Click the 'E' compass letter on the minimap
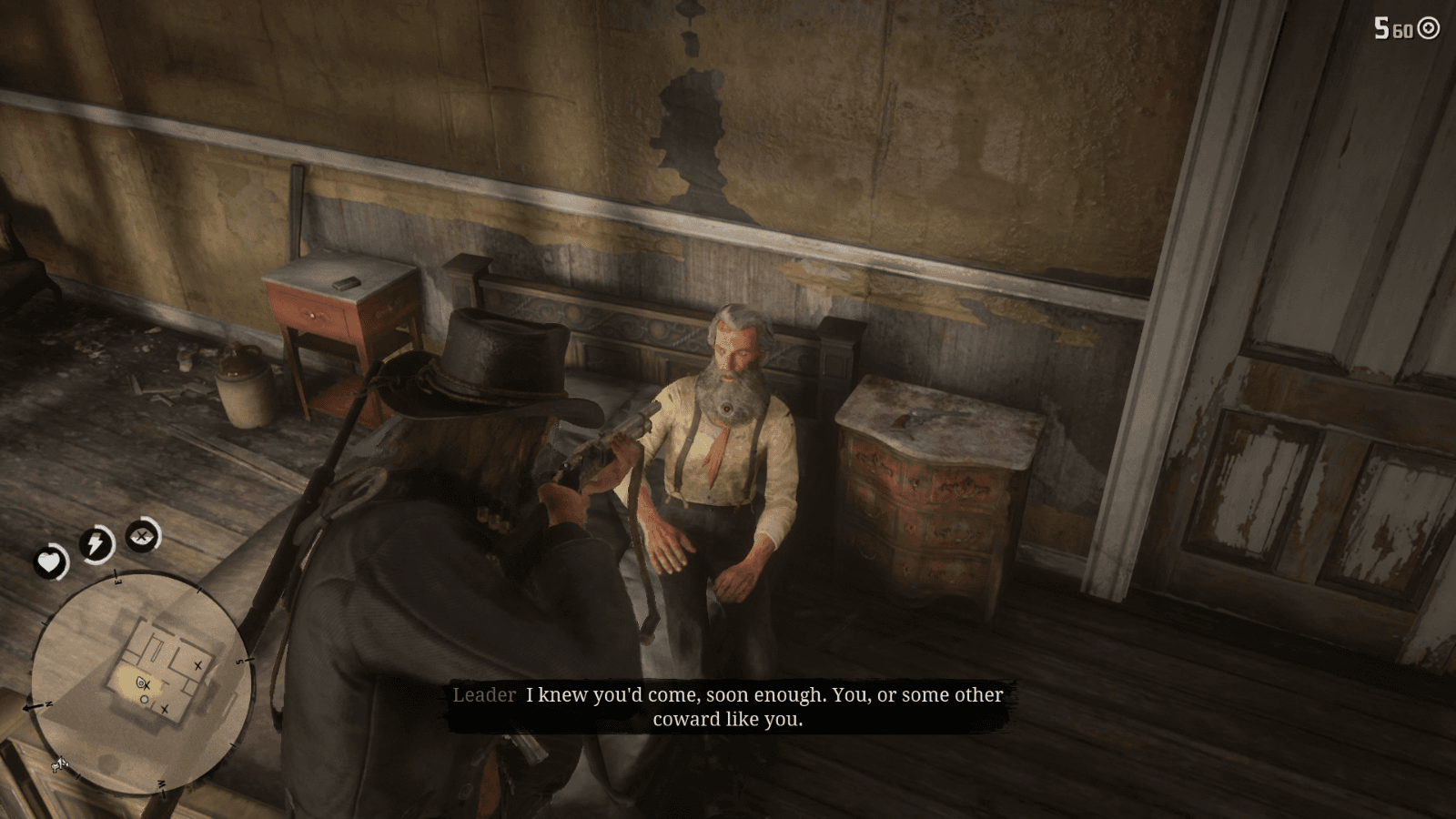This screenshot has height=819, width=1456. tap(118, 581)
